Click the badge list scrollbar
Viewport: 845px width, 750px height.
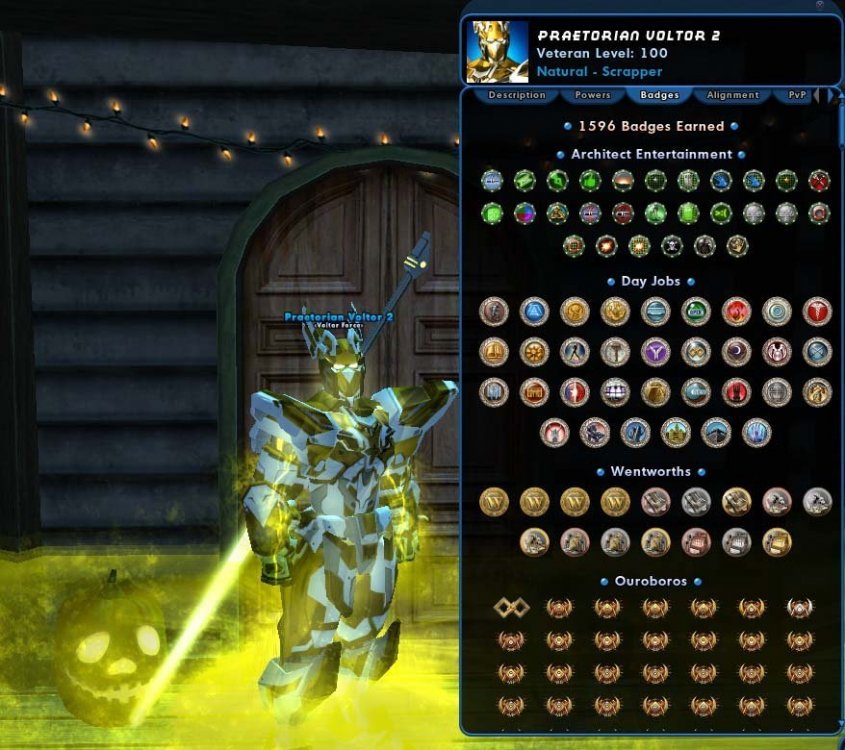pos(837,400)
